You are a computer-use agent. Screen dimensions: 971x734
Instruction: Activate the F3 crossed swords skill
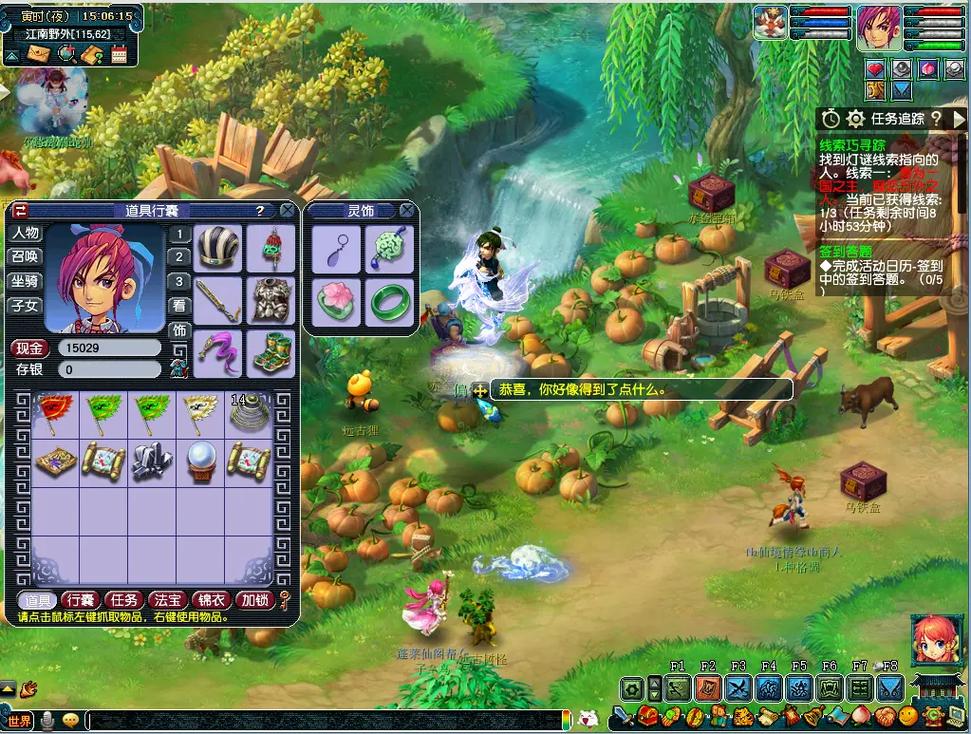(x=738, y=688)
